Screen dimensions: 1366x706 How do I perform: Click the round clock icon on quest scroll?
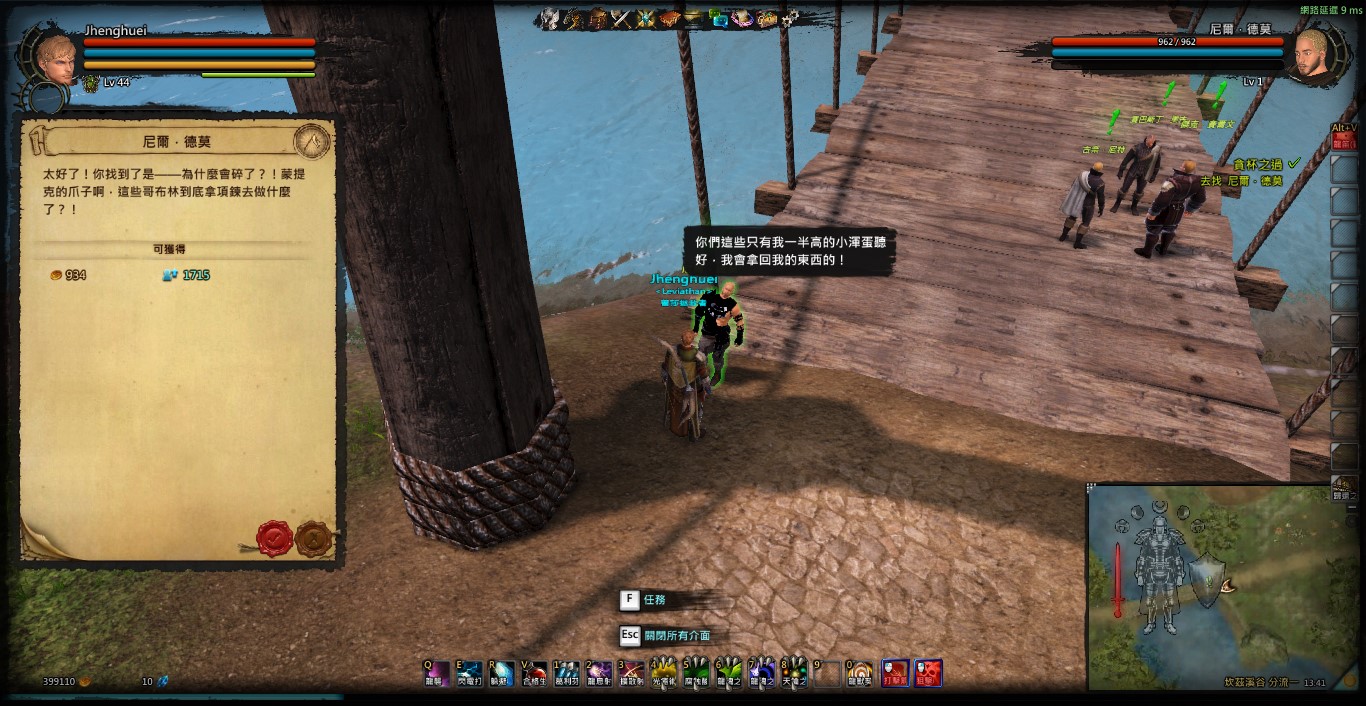click(x=312, y=141)
